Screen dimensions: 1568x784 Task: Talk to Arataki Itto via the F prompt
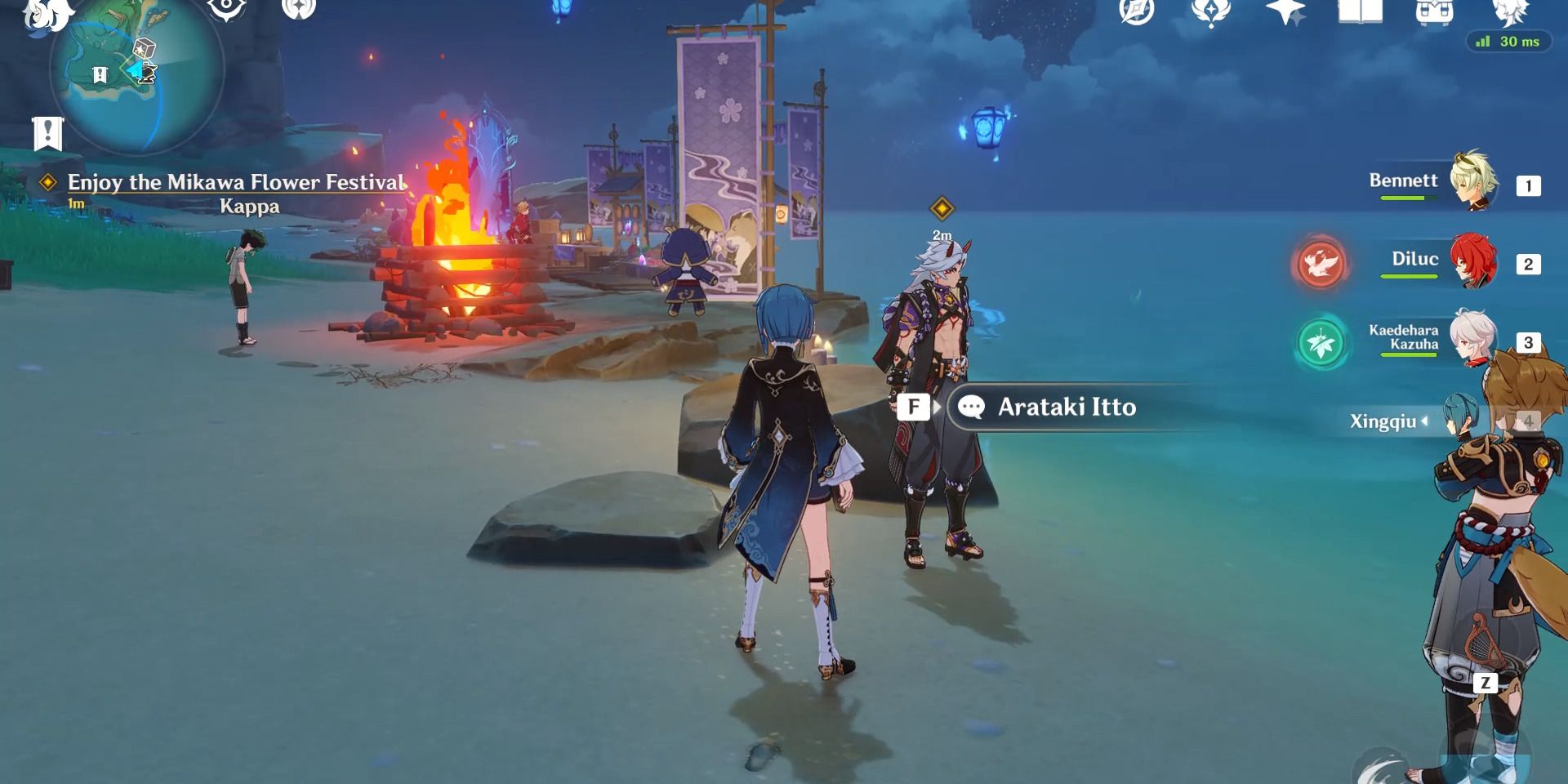915,408
